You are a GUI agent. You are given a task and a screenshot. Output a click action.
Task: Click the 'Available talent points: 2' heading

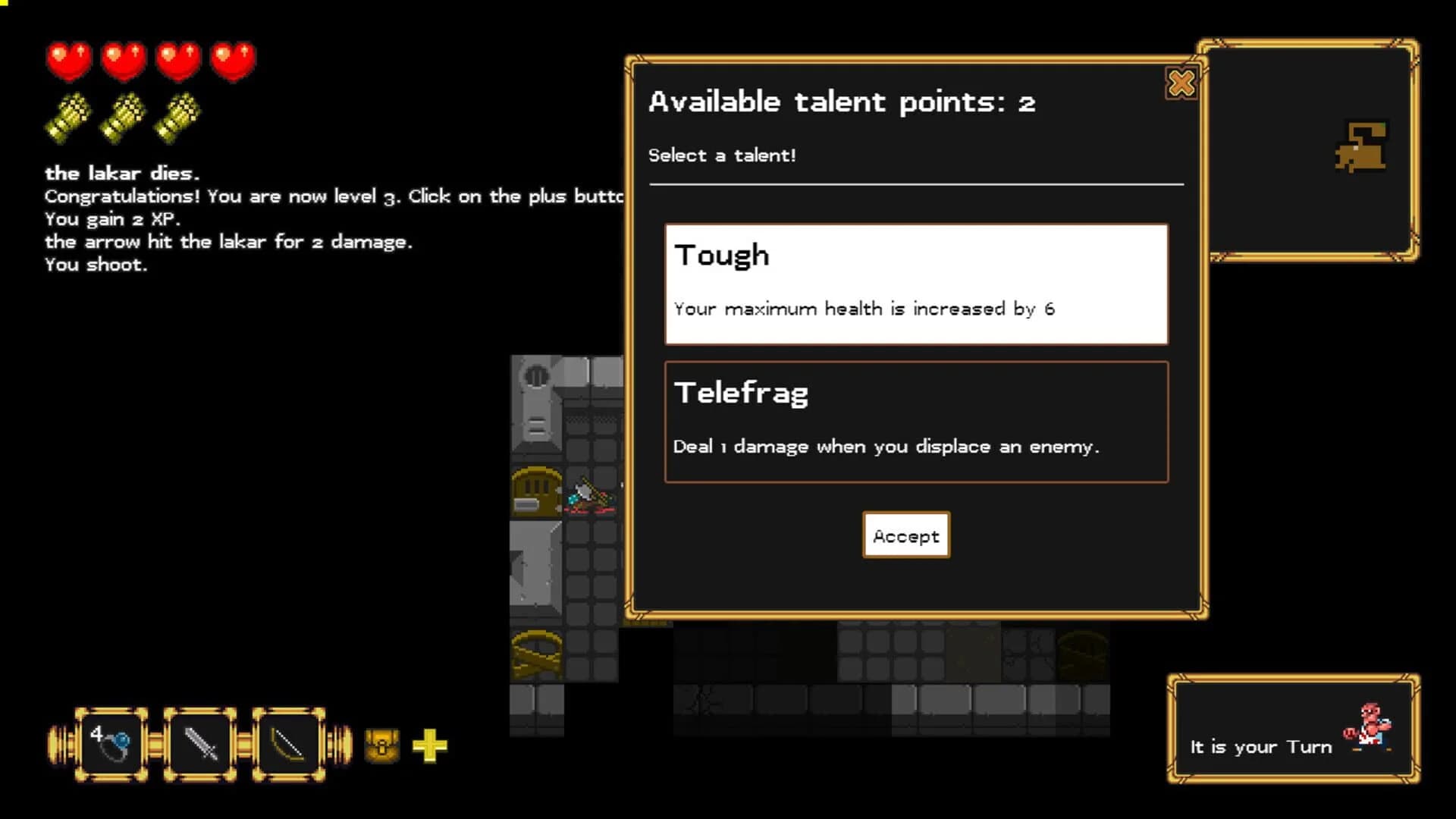[842, 102]
